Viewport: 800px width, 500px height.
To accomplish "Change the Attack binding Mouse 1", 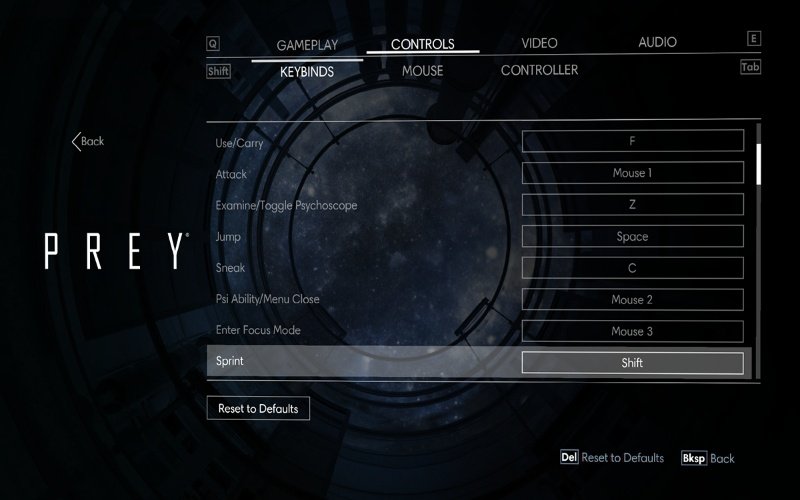I will coord(632,173).
